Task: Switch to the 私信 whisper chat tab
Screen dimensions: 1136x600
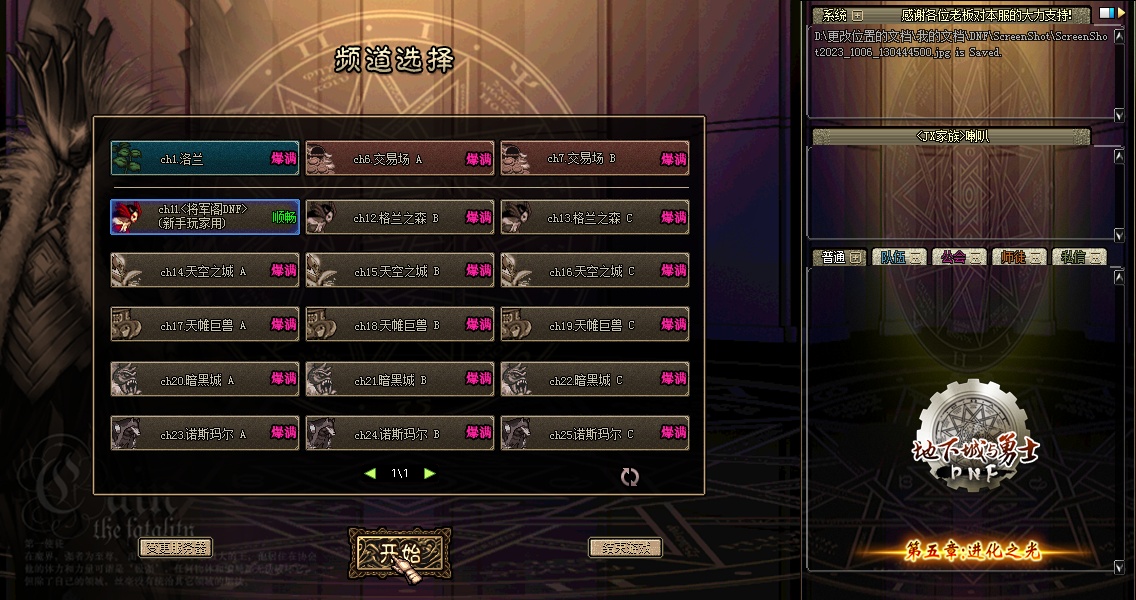Action: point(1079,257)
